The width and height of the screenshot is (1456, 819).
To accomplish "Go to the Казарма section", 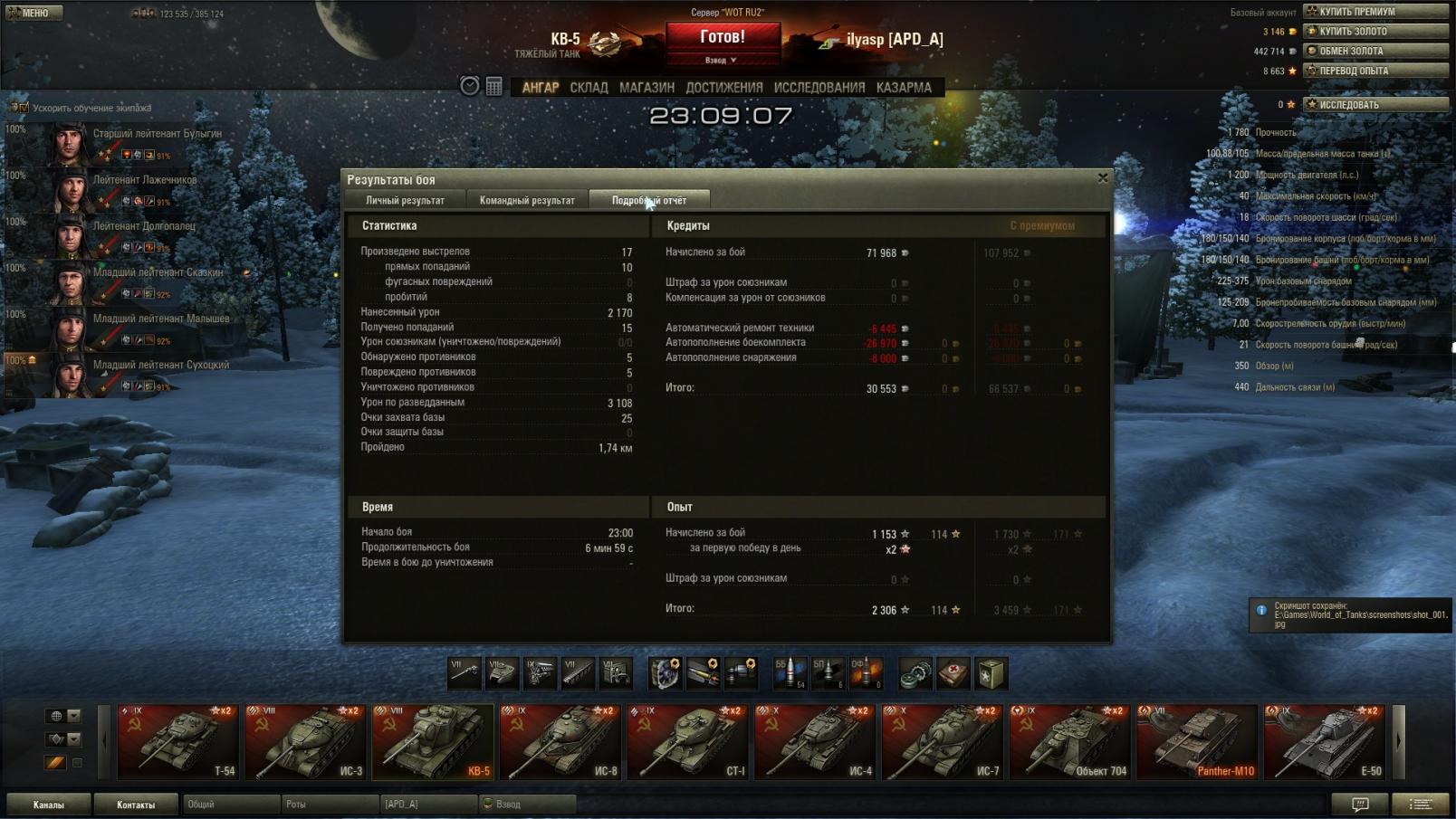I will tap(904, 88).
